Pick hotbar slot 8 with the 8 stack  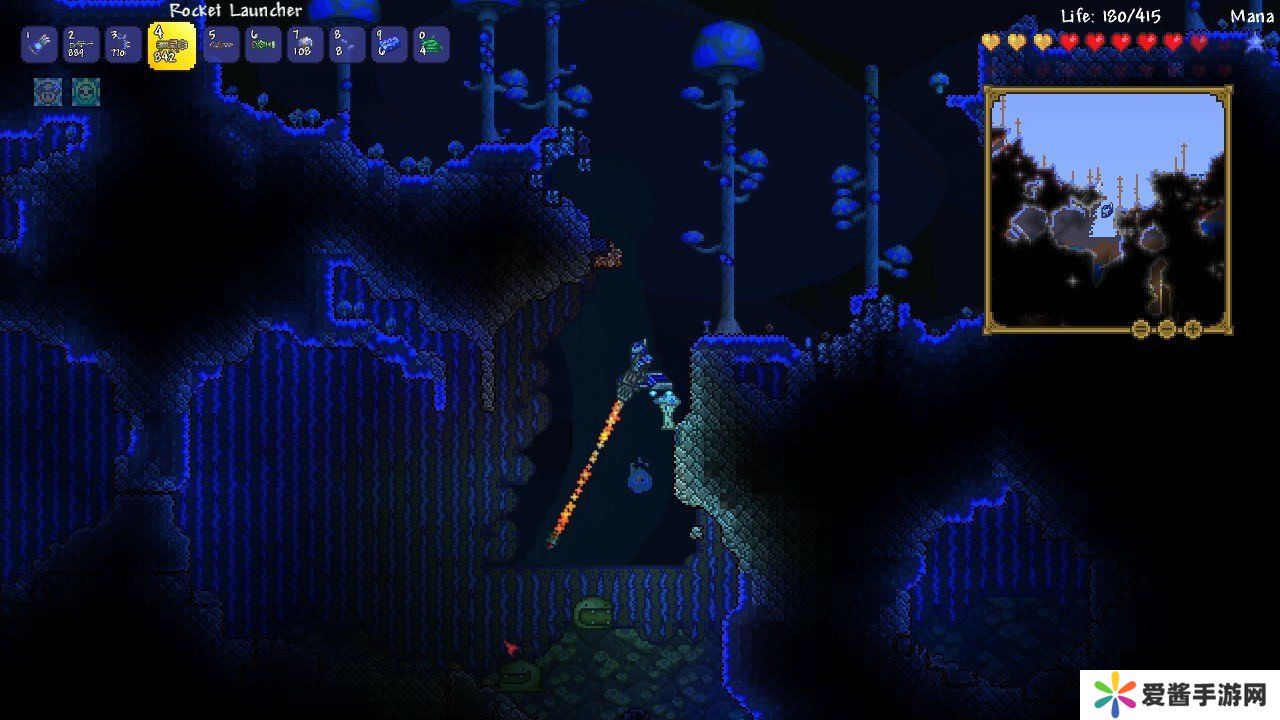(348, 44)
